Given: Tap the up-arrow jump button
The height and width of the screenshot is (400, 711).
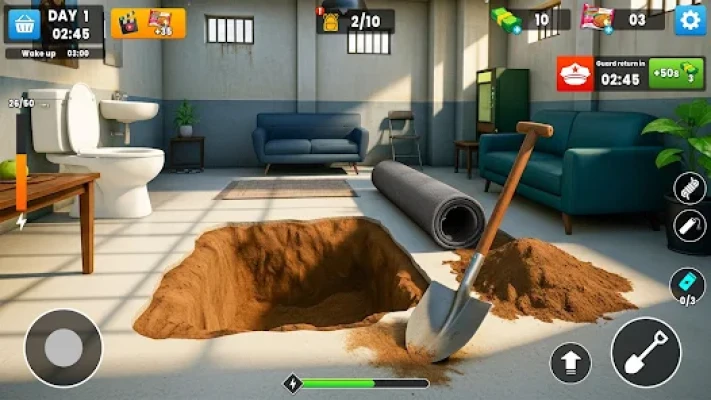Looking at the screenshot, I should (x=570, y=362).
